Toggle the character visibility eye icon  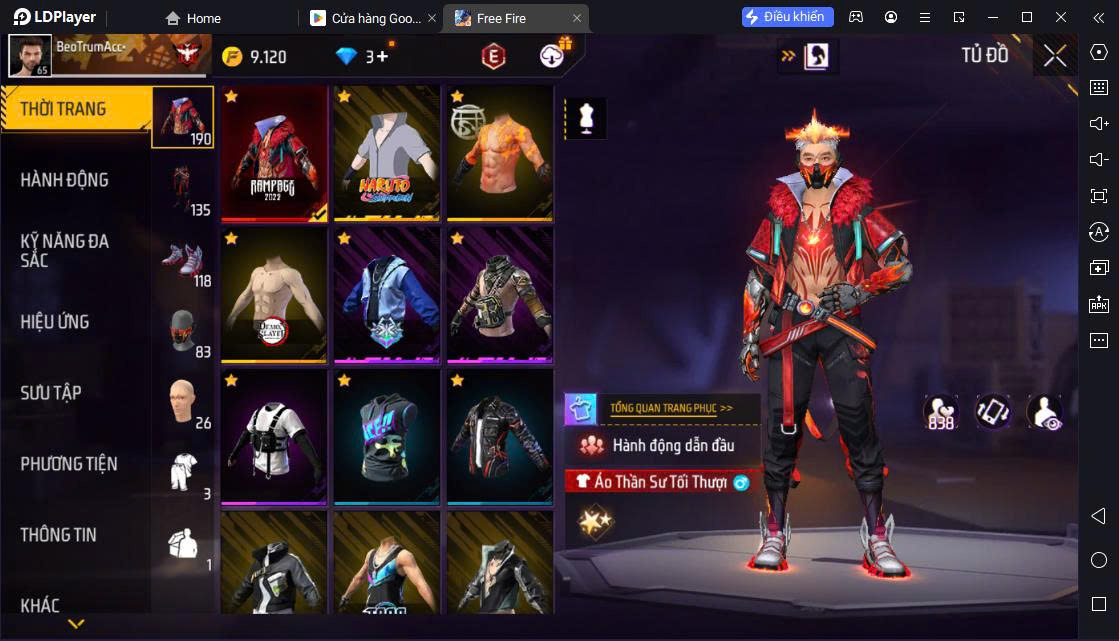(x=1045, y=412)
